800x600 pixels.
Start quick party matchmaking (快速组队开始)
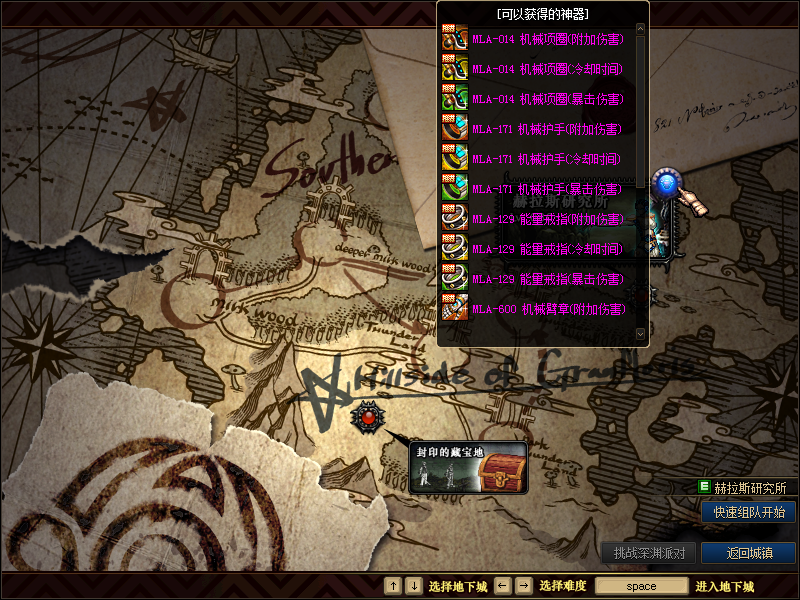pyautogui.click(x=748, y=512)
